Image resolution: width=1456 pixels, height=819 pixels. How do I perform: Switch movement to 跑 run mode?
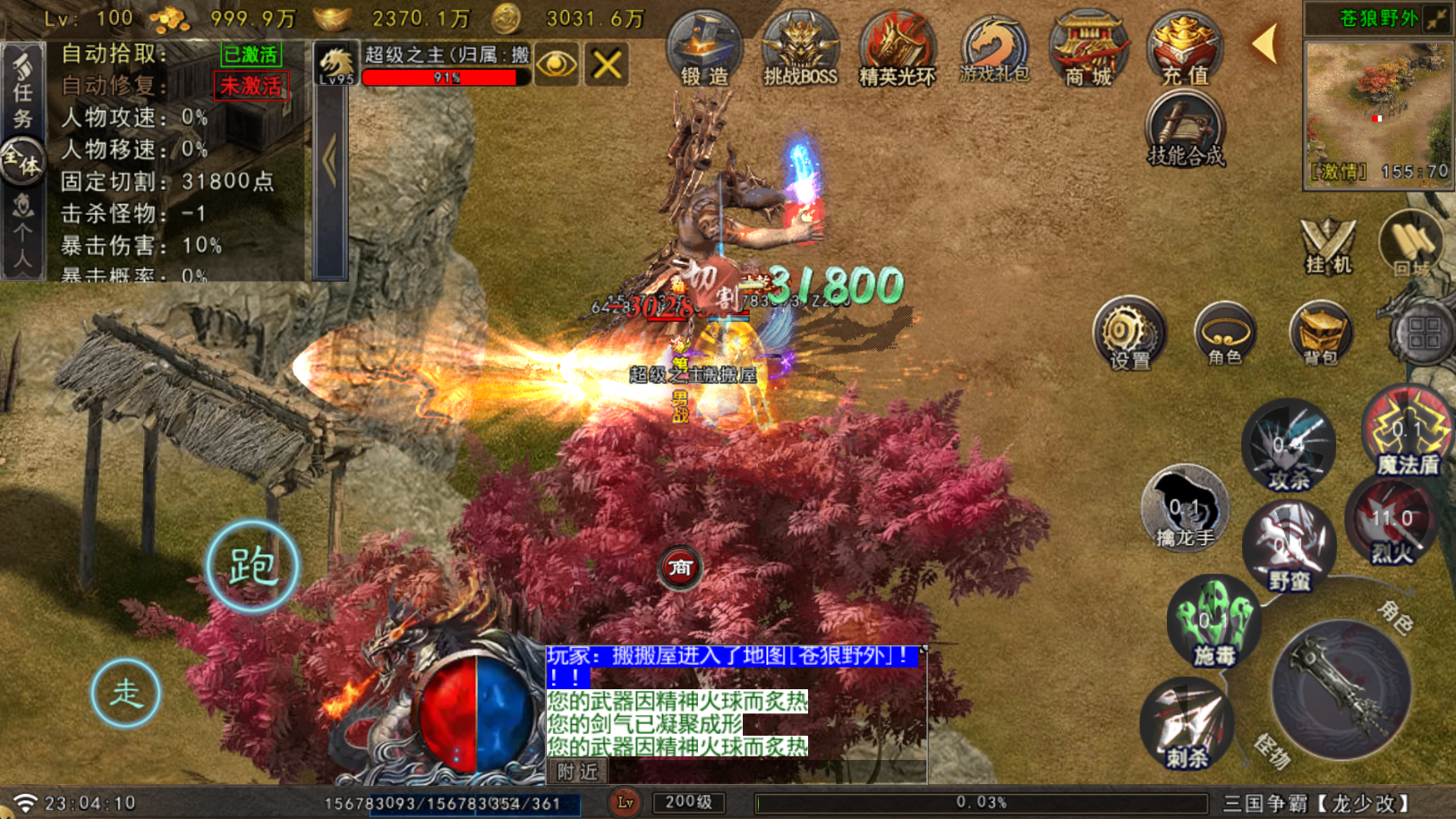coord(252,566)
